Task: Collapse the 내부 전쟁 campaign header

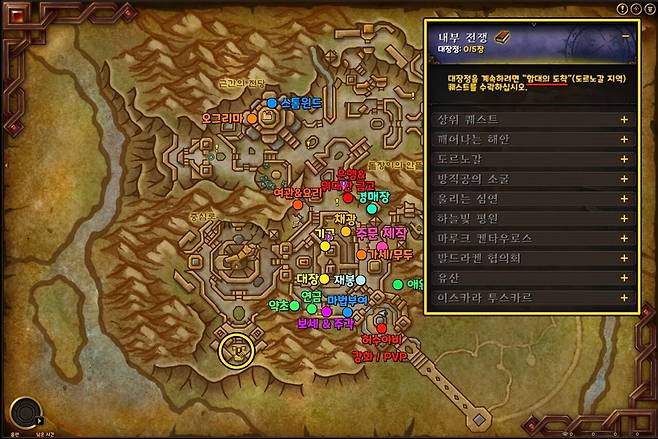Action: pos(626,34)
